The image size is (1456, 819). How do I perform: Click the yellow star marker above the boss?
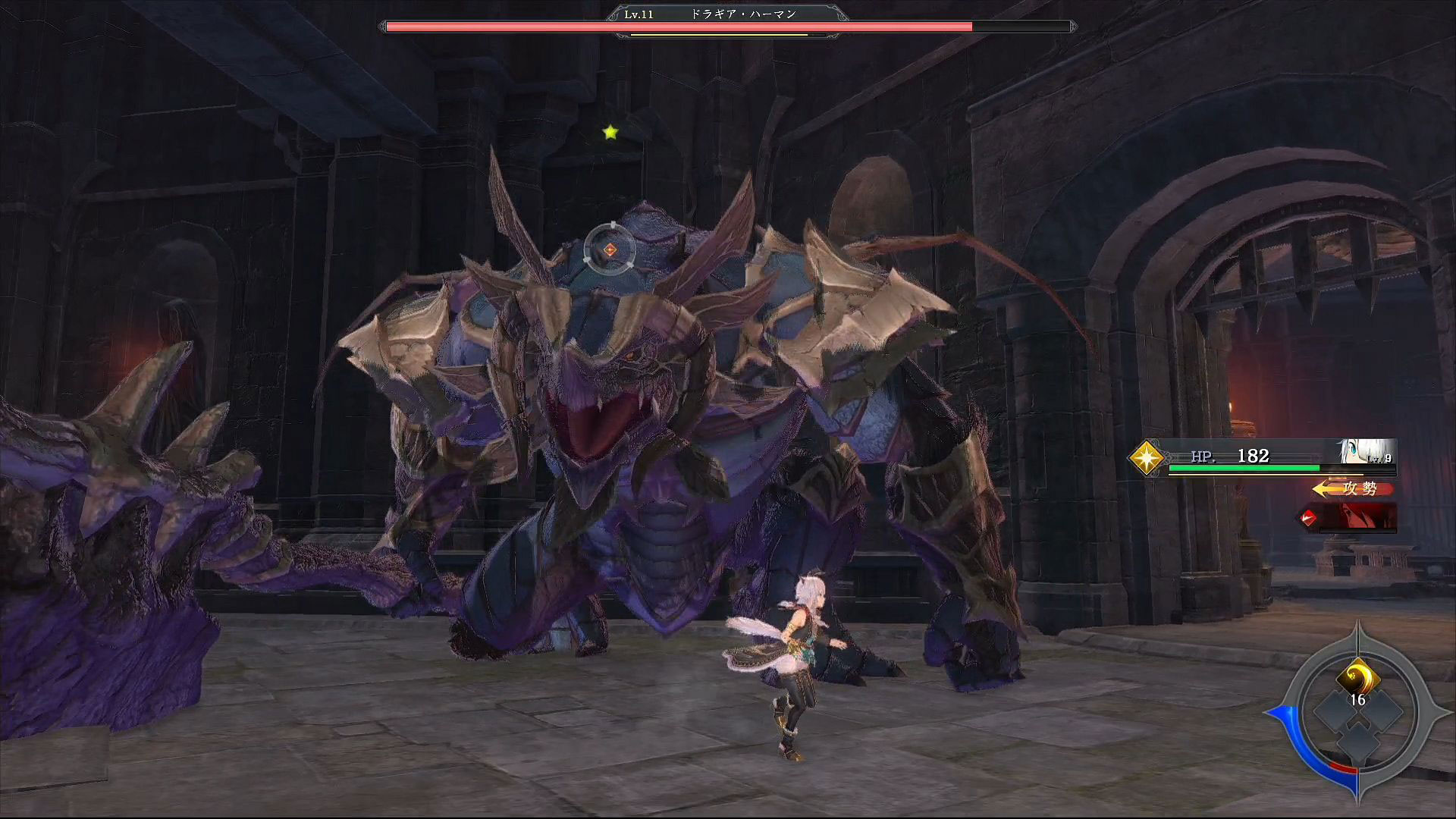pyautogui.click(x=610, y=133)
